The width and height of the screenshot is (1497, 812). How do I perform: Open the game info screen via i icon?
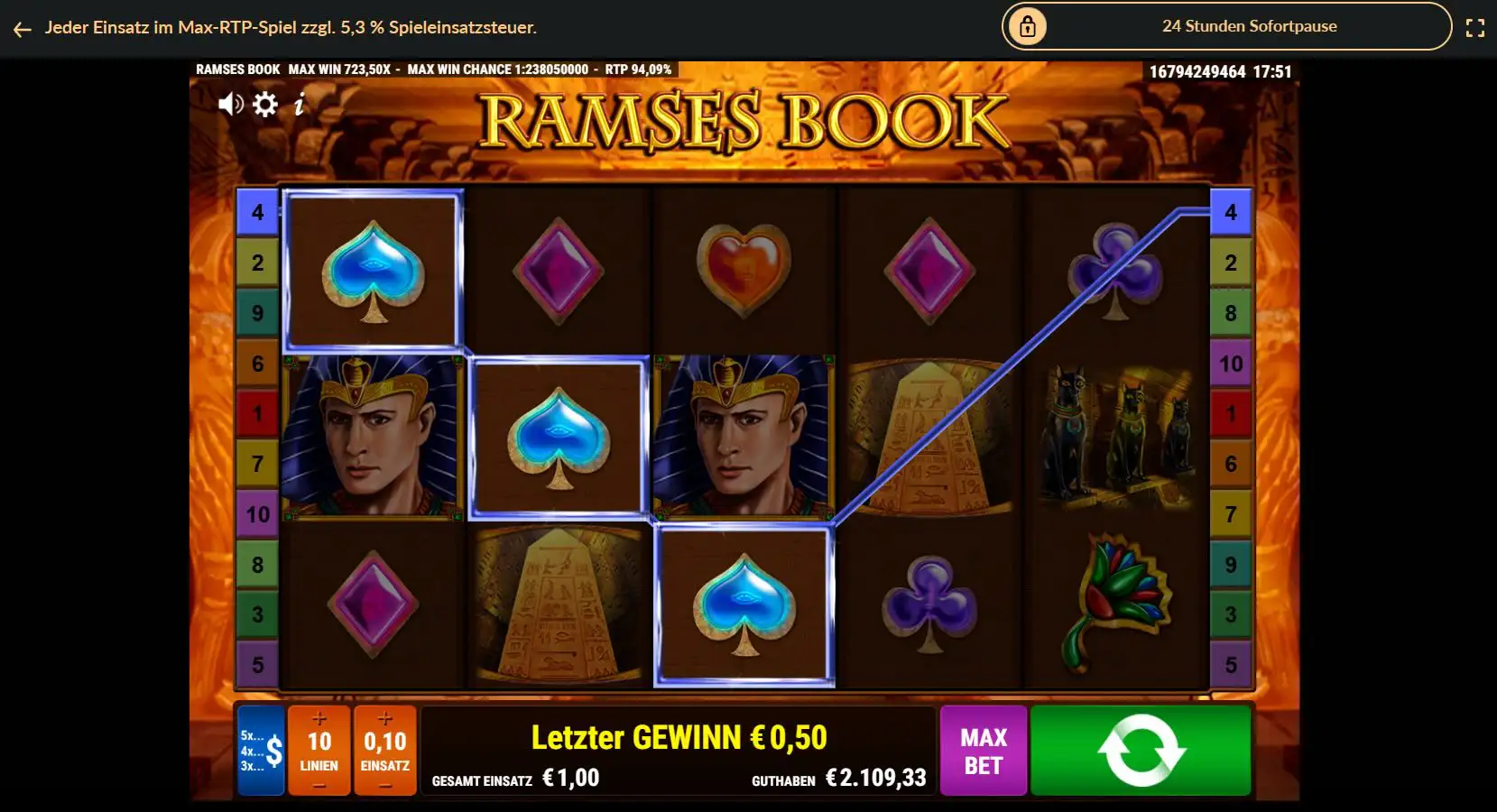coord(299,104)
